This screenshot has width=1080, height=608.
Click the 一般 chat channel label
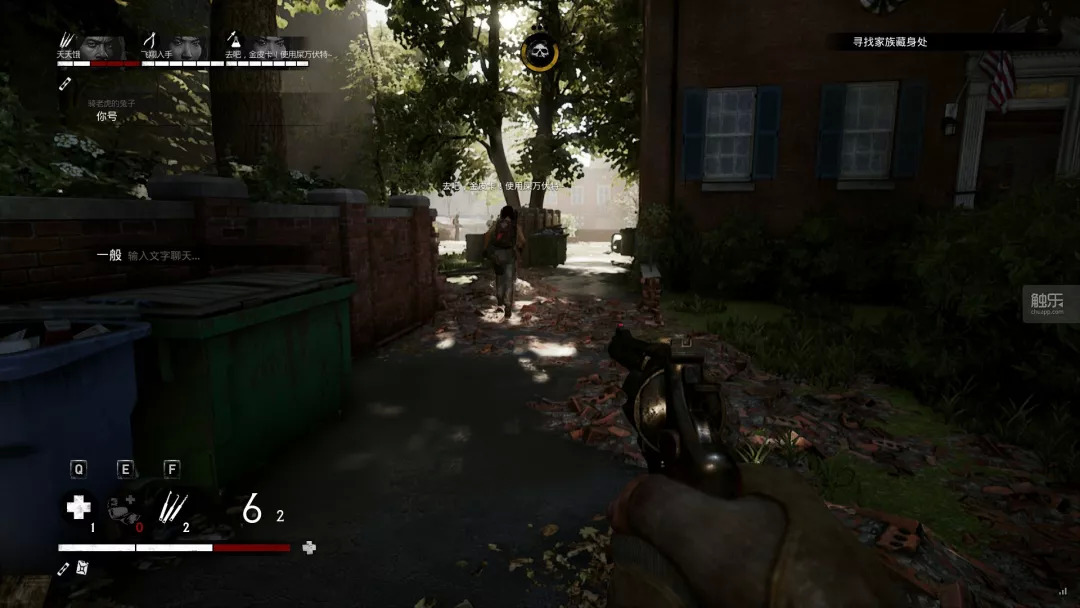pos(109,255)
